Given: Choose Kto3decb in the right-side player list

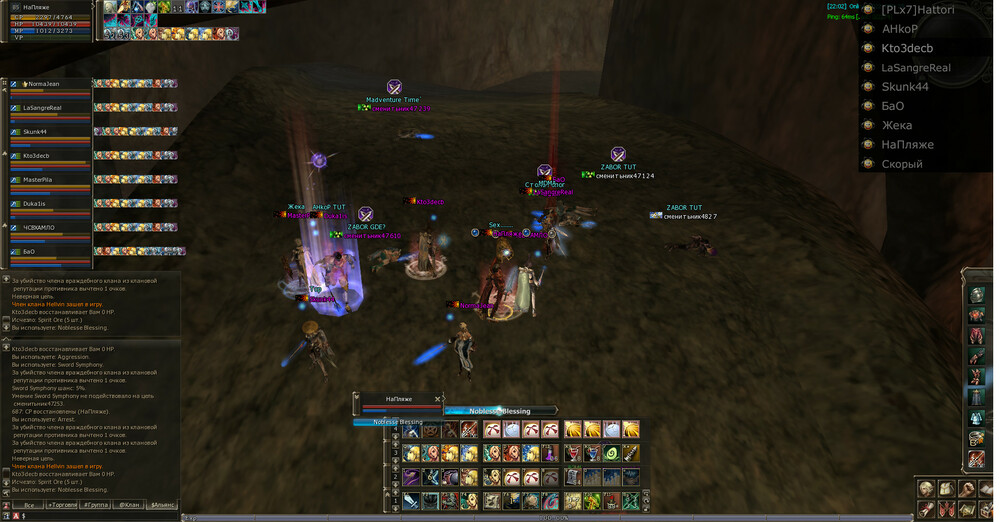Looking at the screenshot, I should pyautogui.click(x=907, y=48).
